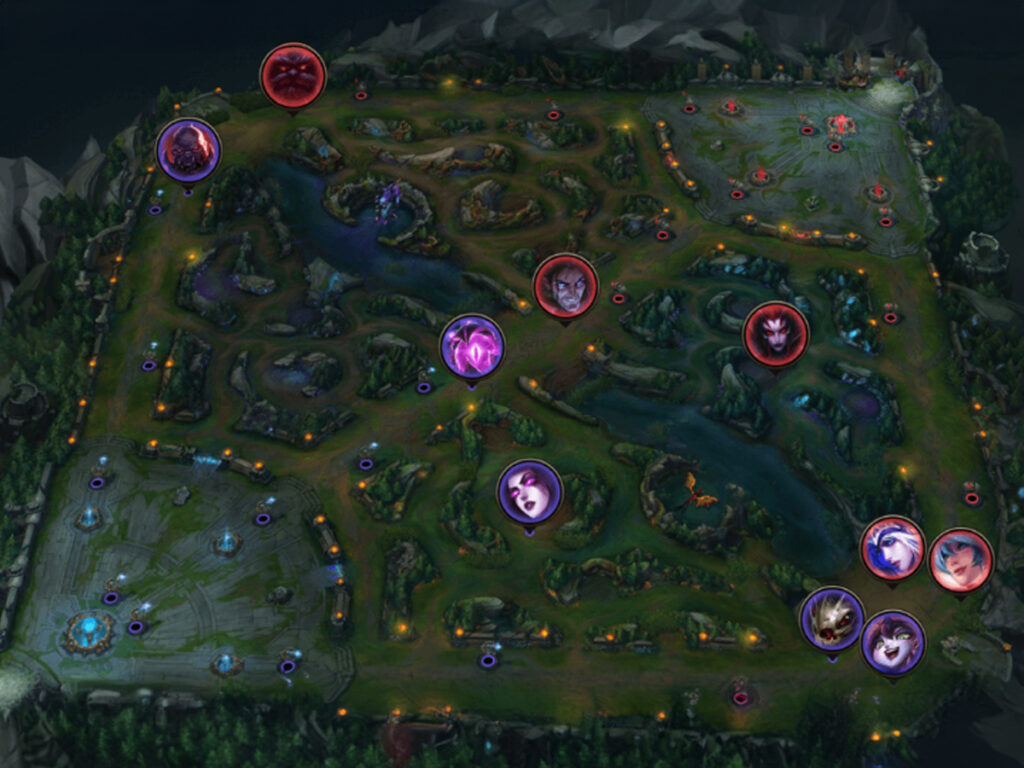Screen dimensions: 1024x768
Task: Select the red white-haired woman champion marker
Action: coord(892,547)
